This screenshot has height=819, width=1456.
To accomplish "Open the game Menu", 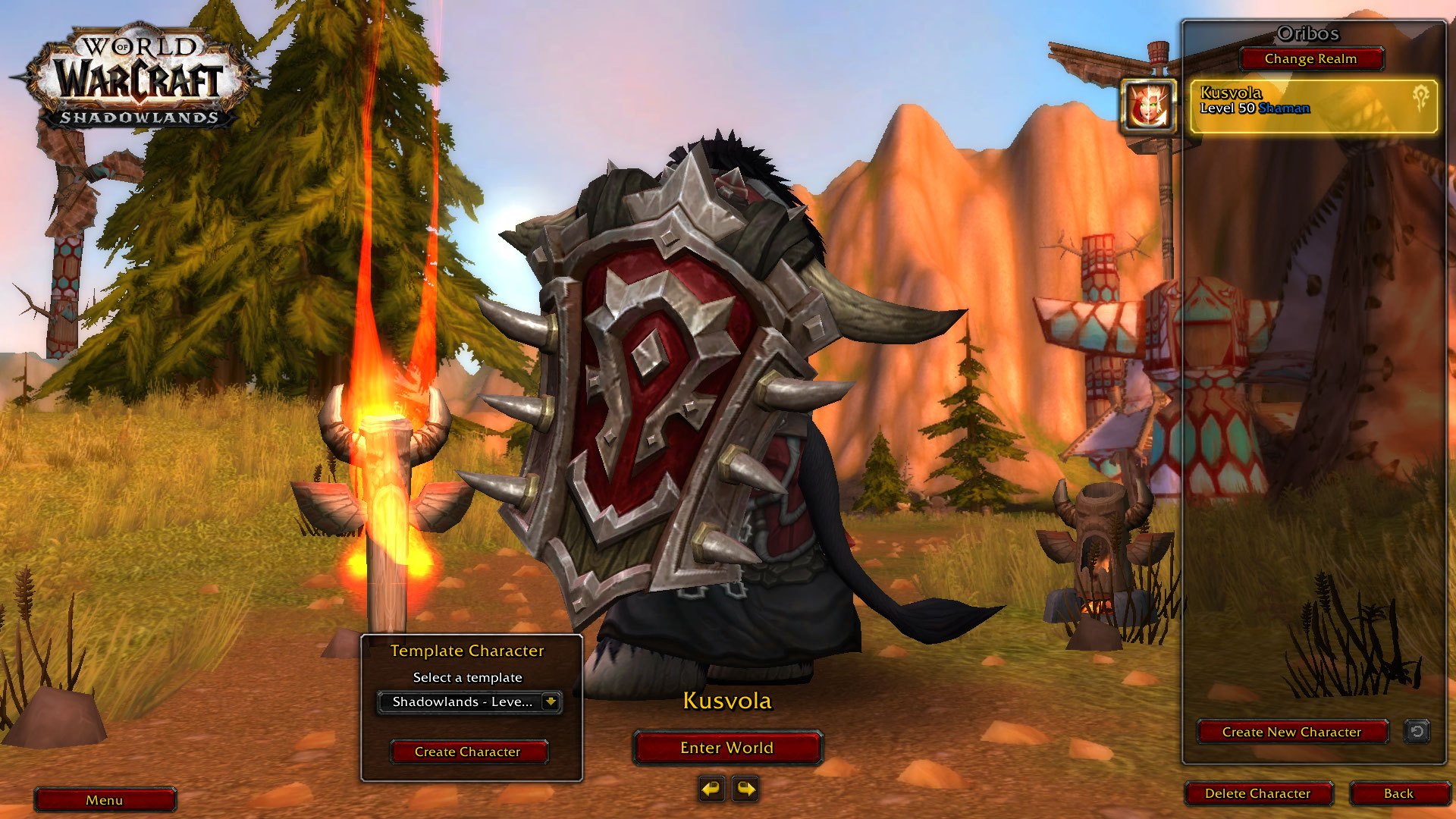I will [105, 800].
